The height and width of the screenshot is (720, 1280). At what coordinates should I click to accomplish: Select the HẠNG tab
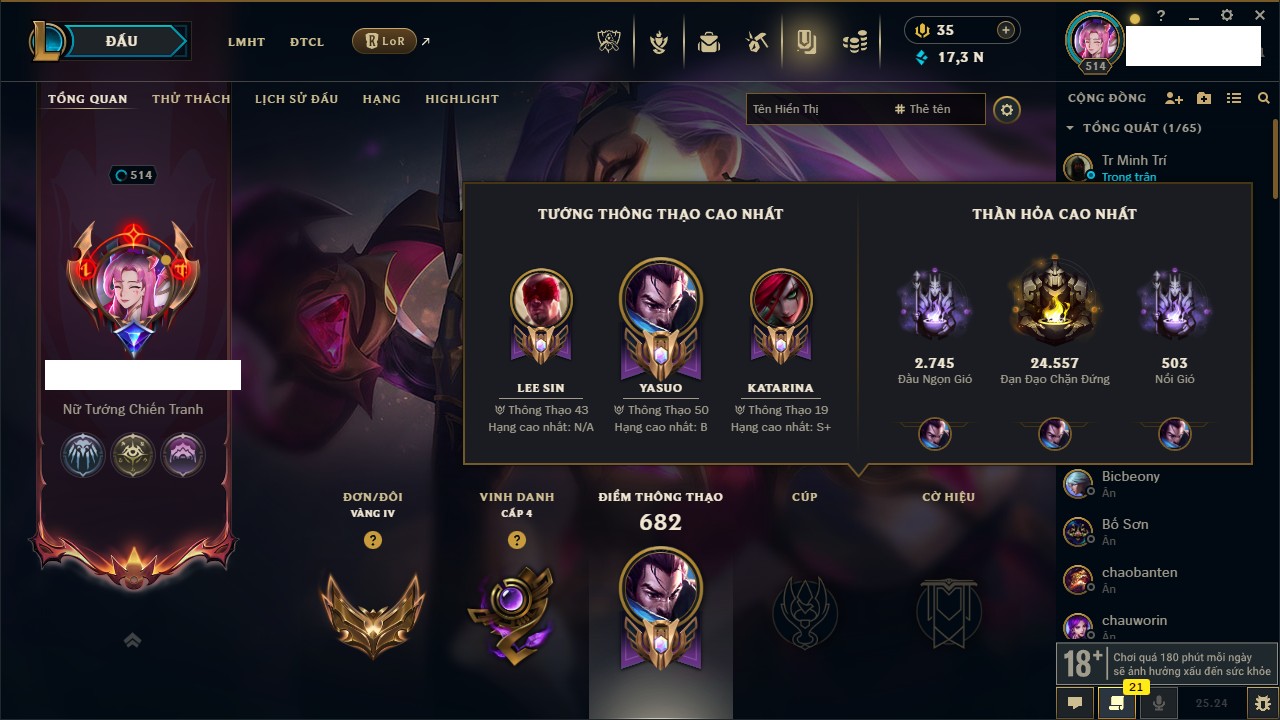coord(381,99)
